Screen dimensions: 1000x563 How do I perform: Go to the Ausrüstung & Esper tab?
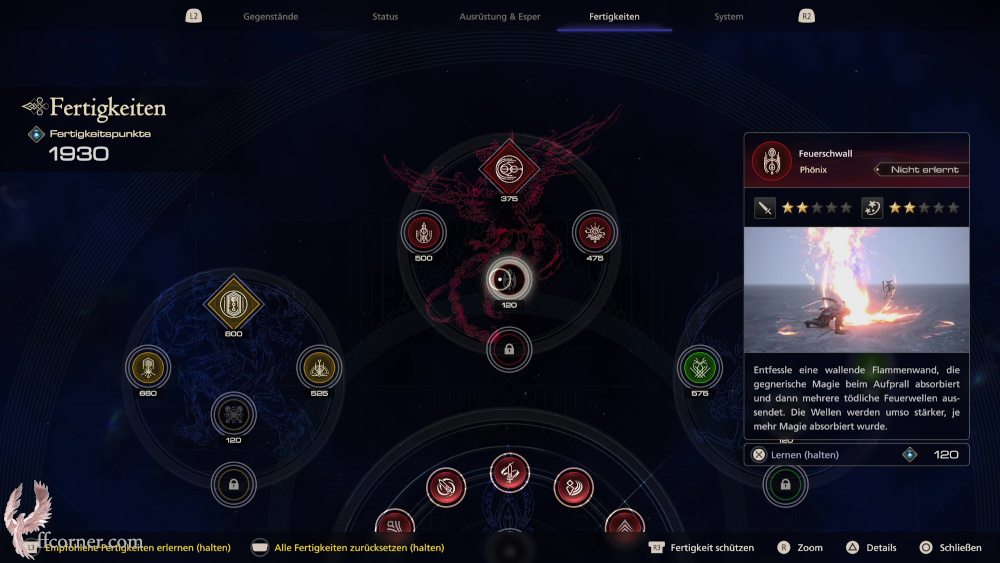[x=500, y=17]
